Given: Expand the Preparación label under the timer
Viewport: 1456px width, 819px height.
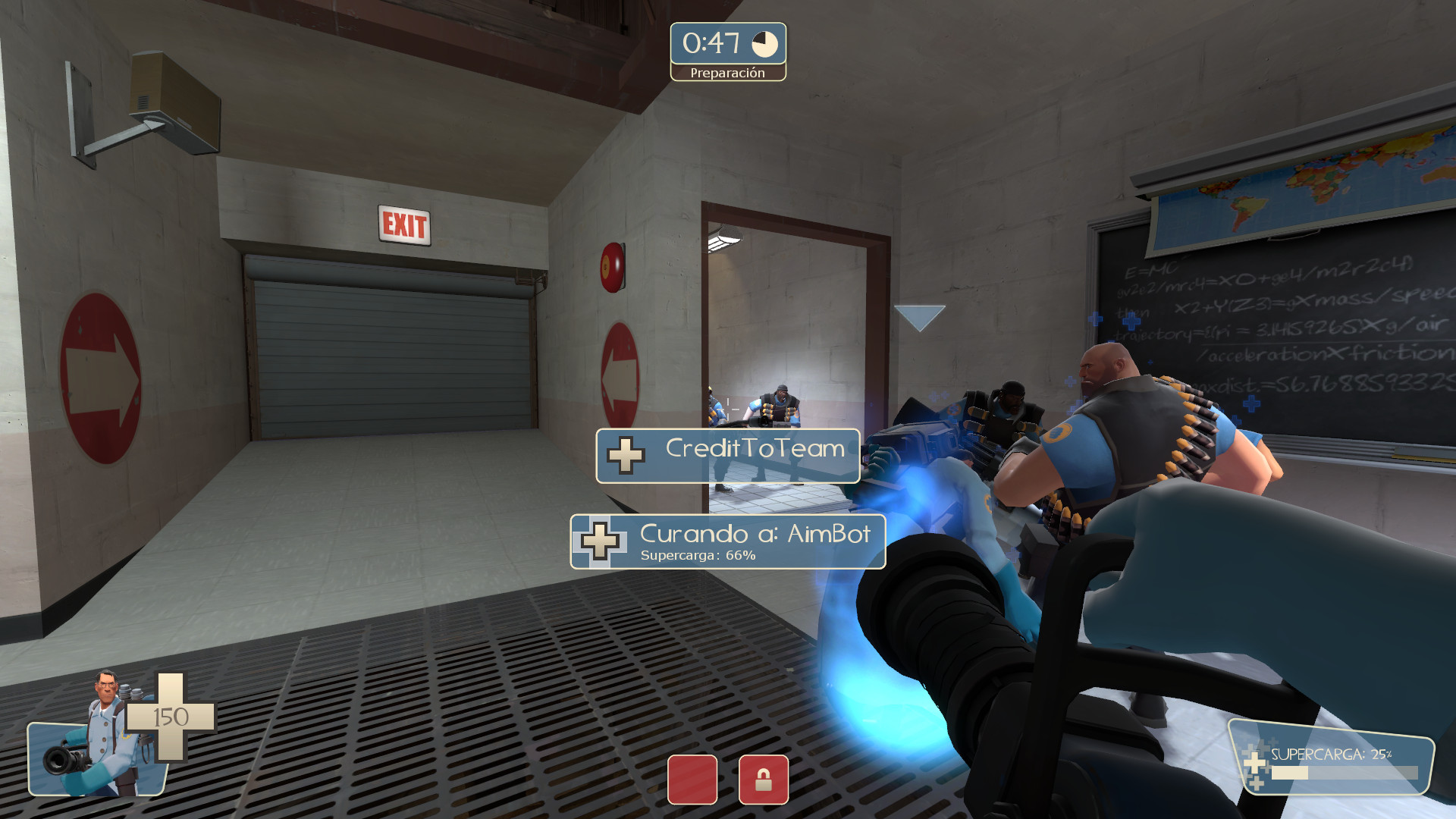Looking at the screenshot, I should (727, 74).
